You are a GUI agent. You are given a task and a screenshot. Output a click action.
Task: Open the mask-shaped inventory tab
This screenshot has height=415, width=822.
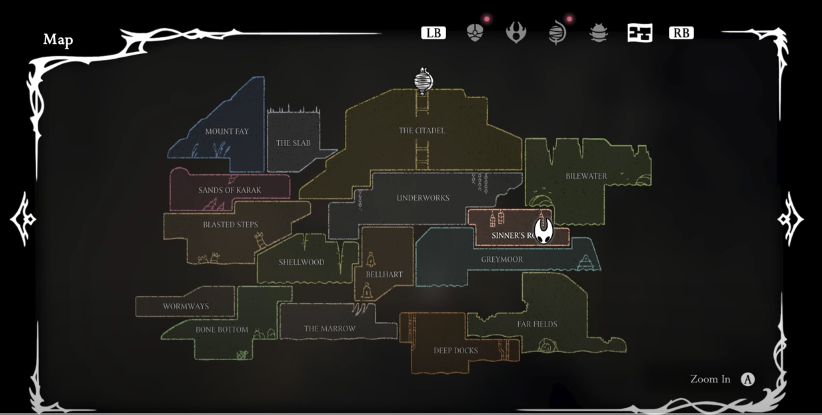[x=475, y=33]
